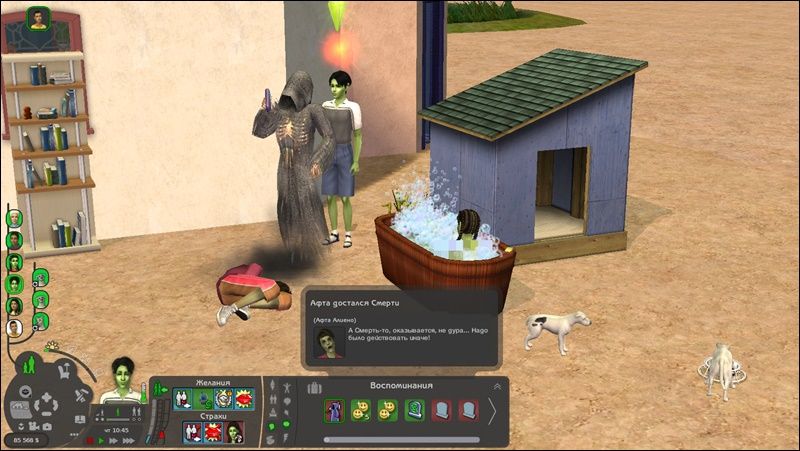Click the red burst fear icon
Viewport: 800px width, 451px height.
click(x=212, y=431)
